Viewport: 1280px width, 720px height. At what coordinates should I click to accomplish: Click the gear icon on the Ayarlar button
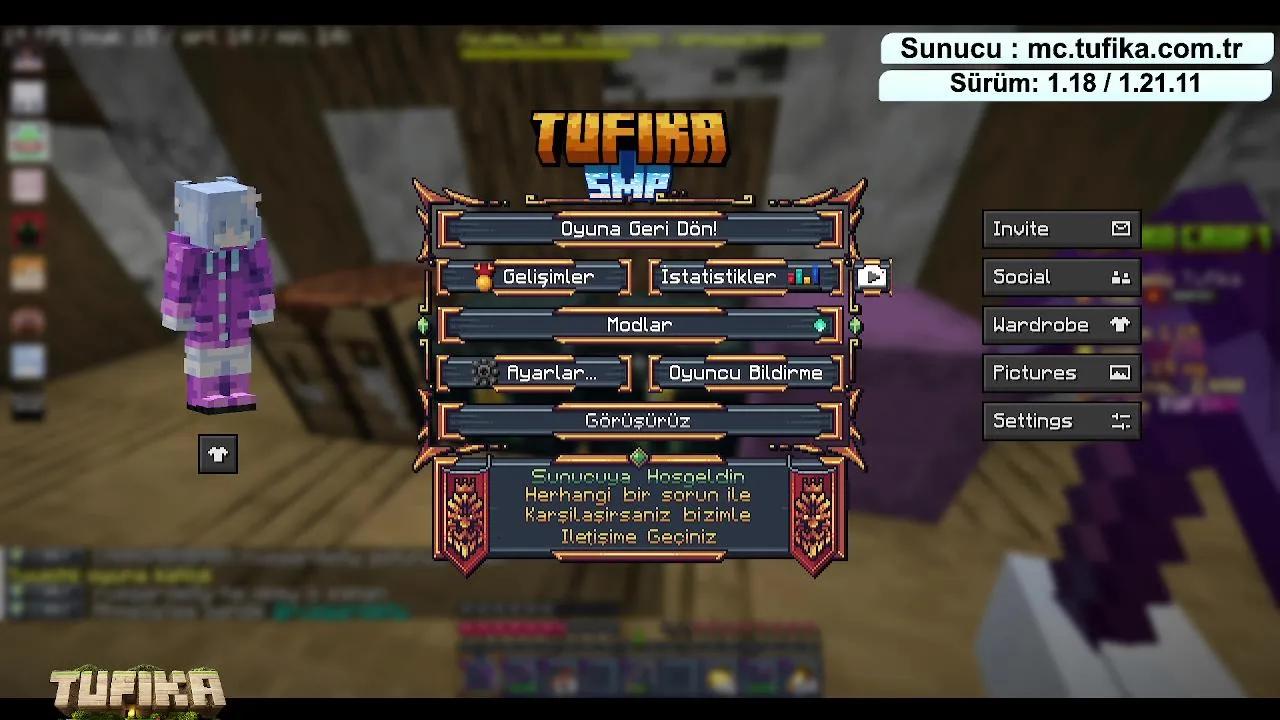(x=484, y=372)
